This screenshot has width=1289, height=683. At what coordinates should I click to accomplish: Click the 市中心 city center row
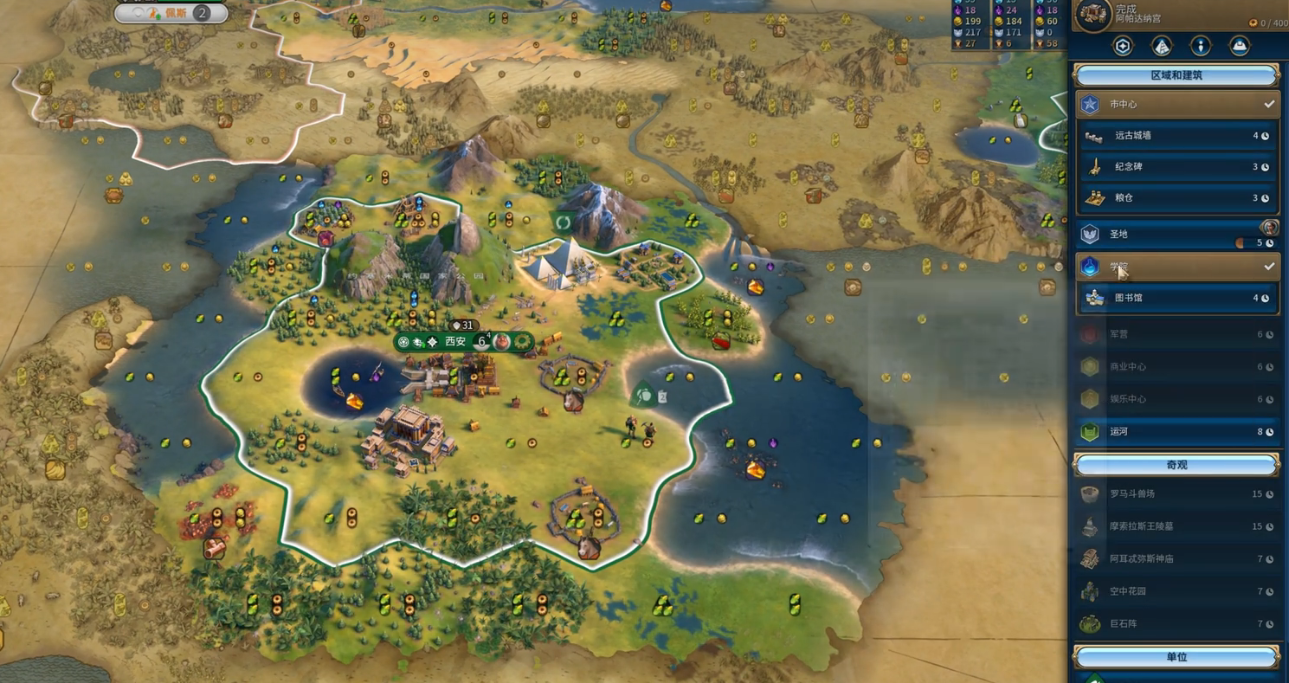[x=1176, y=104]
